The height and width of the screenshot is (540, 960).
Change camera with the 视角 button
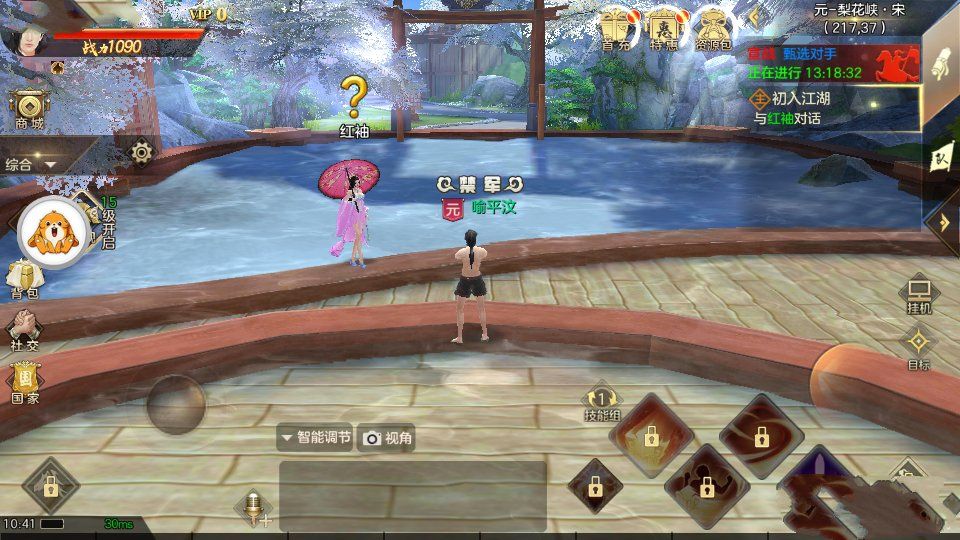pyautogui.click(x=387, y=438)
